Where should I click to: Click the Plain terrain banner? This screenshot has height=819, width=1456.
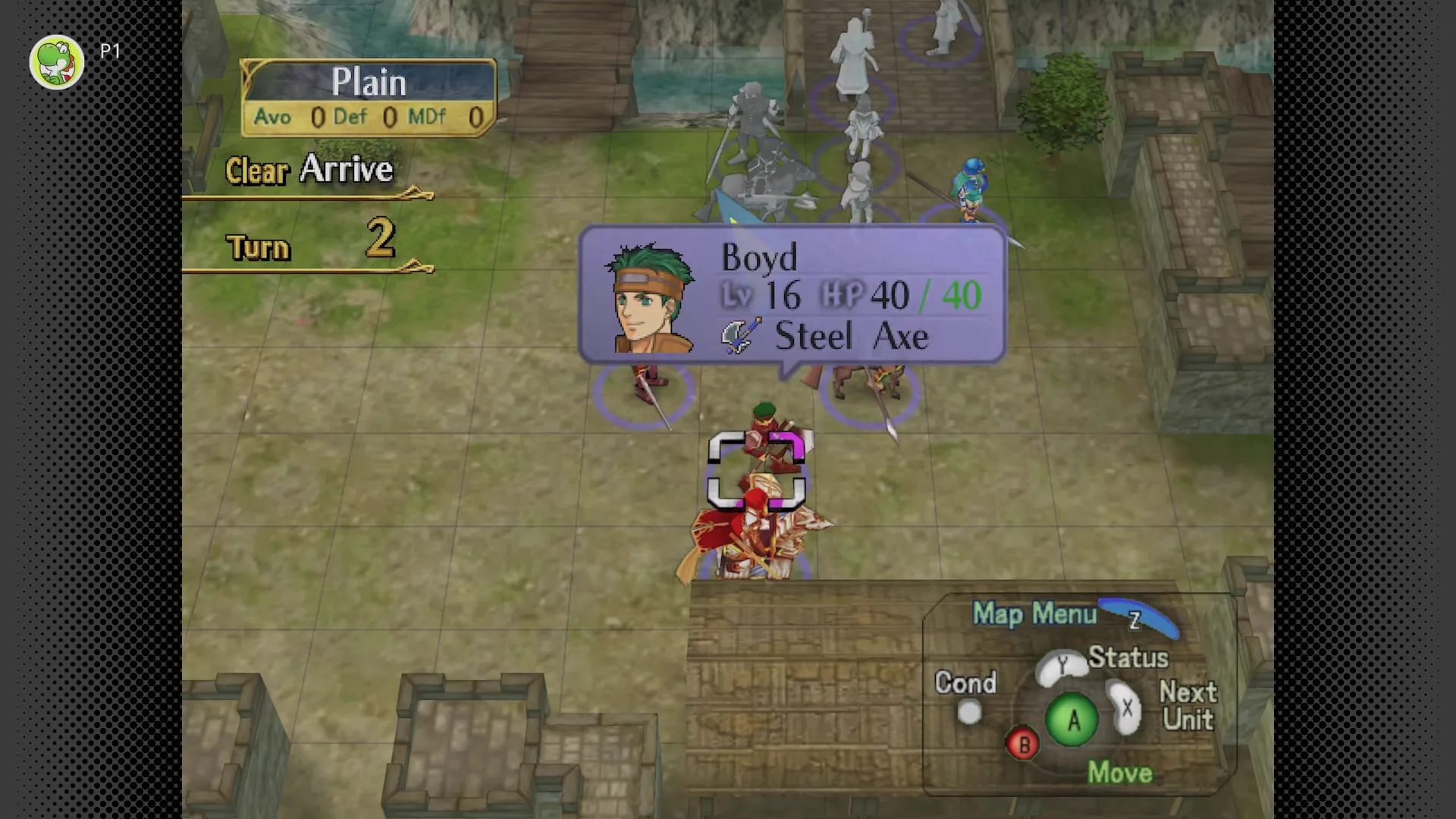[369, 81]
